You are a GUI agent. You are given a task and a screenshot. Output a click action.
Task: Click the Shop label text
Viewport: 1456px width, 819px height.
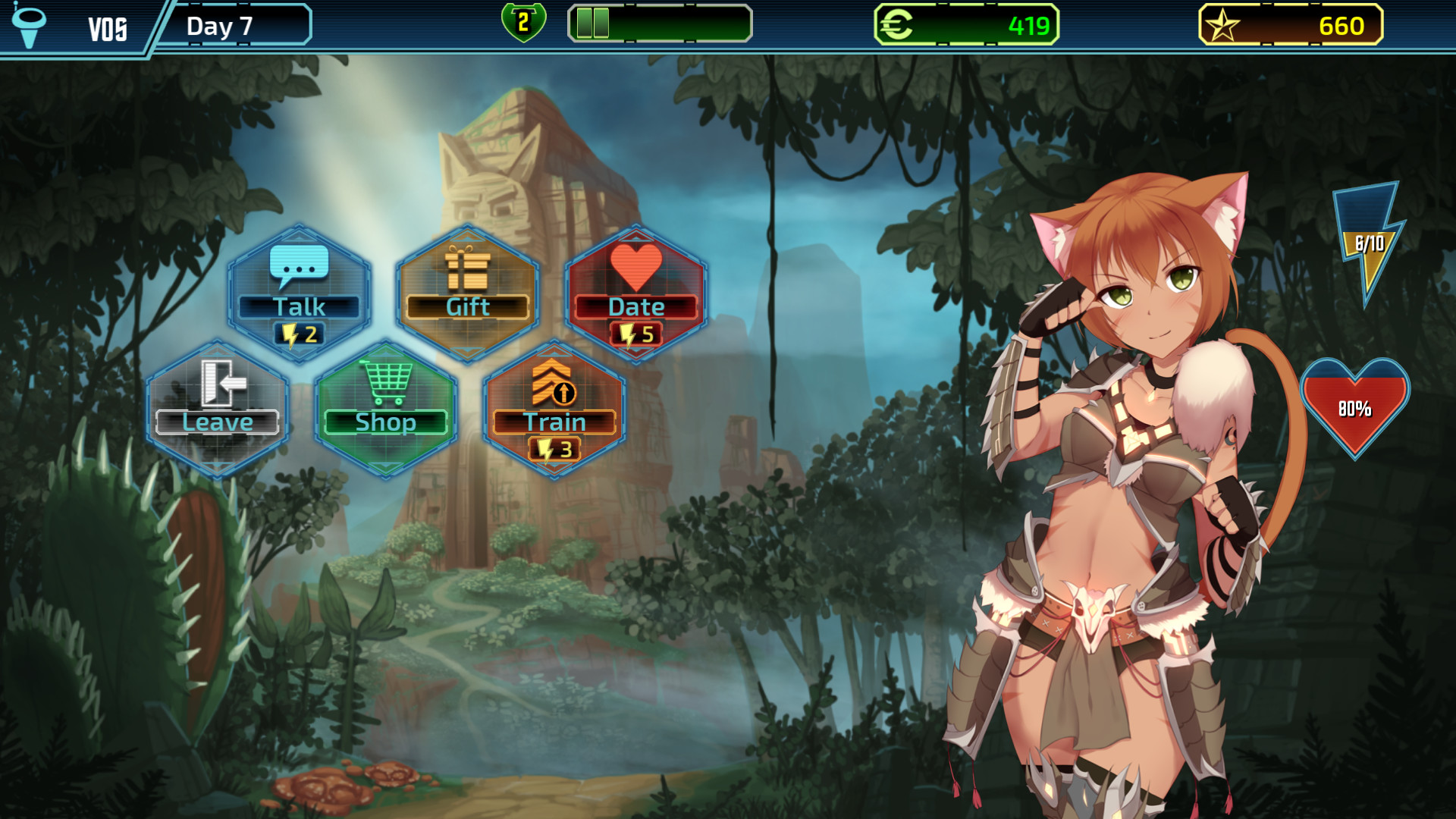click(385, 422)
